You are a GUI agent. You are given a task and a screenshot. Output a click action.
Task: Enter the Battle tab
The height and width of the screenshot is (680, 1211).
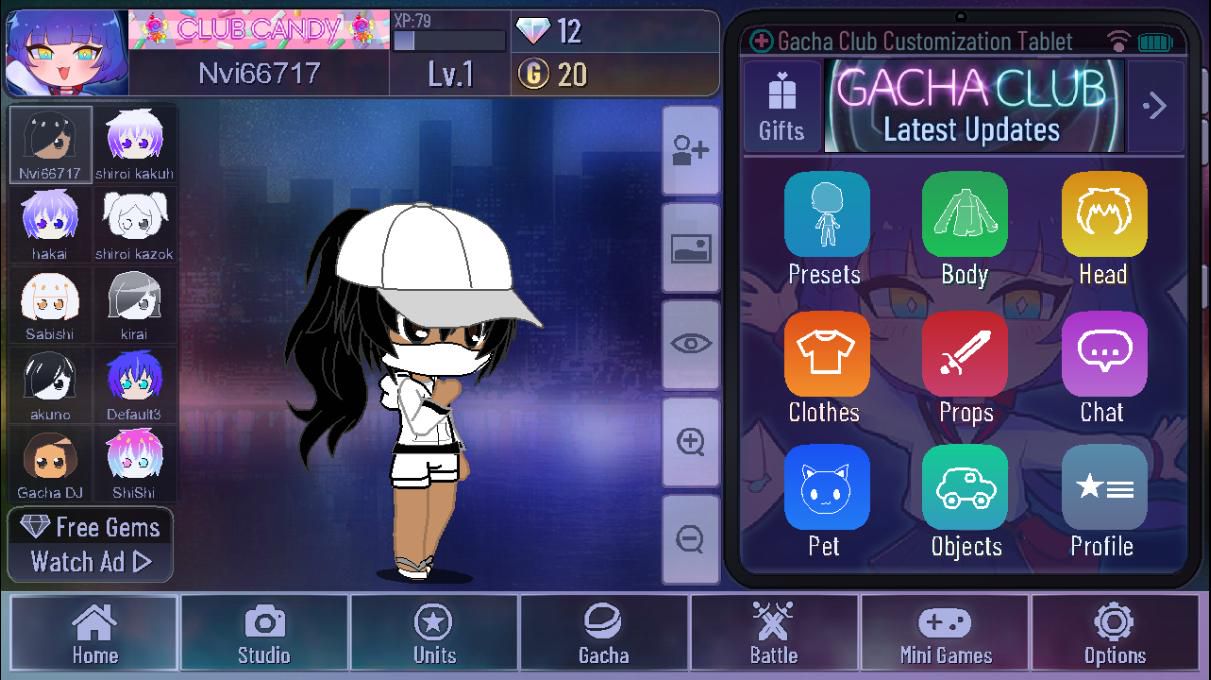pos(774,634)
